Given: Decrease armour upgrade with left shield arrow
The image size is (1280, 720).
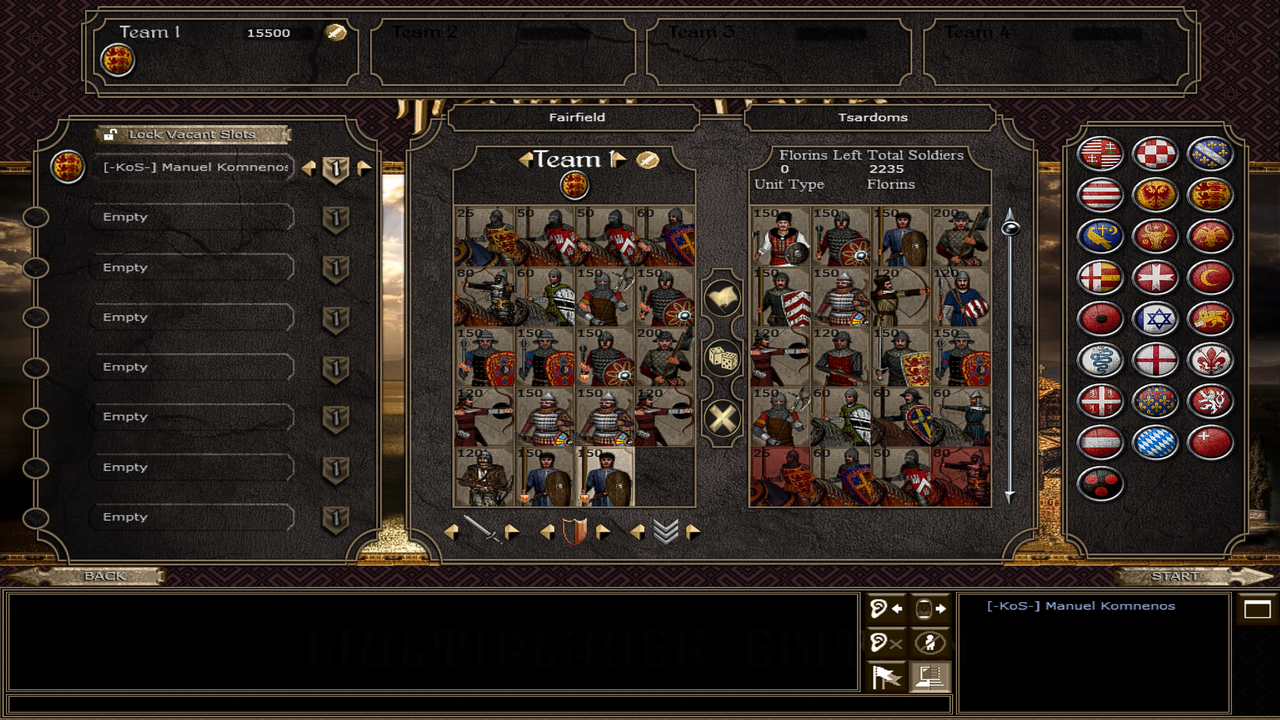Looking at the screenshot, I should [547, 532].
